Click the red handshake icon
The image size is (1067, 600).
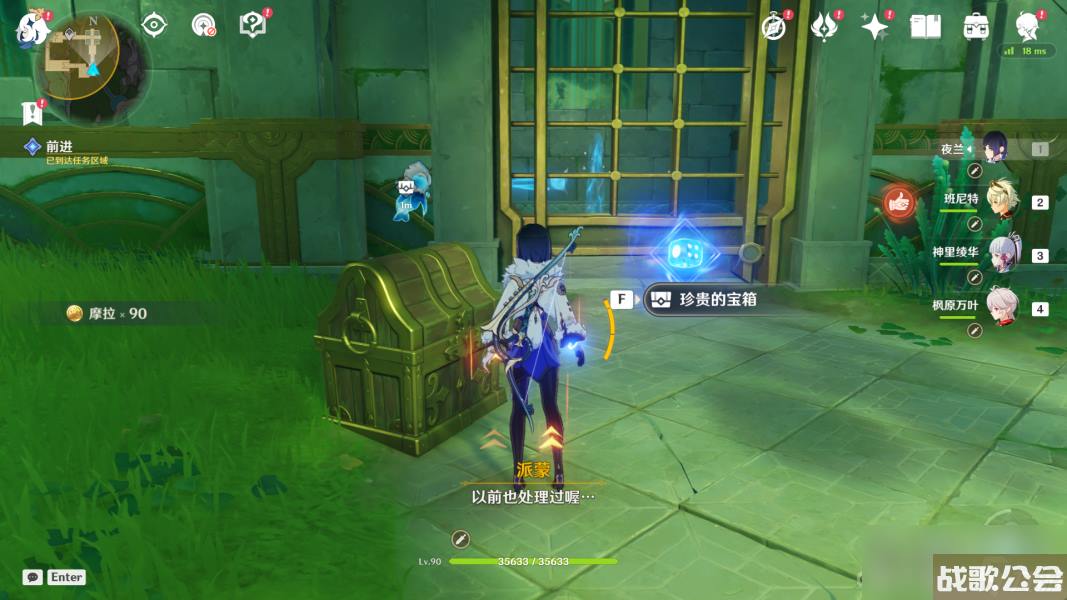tap(900, 203)
